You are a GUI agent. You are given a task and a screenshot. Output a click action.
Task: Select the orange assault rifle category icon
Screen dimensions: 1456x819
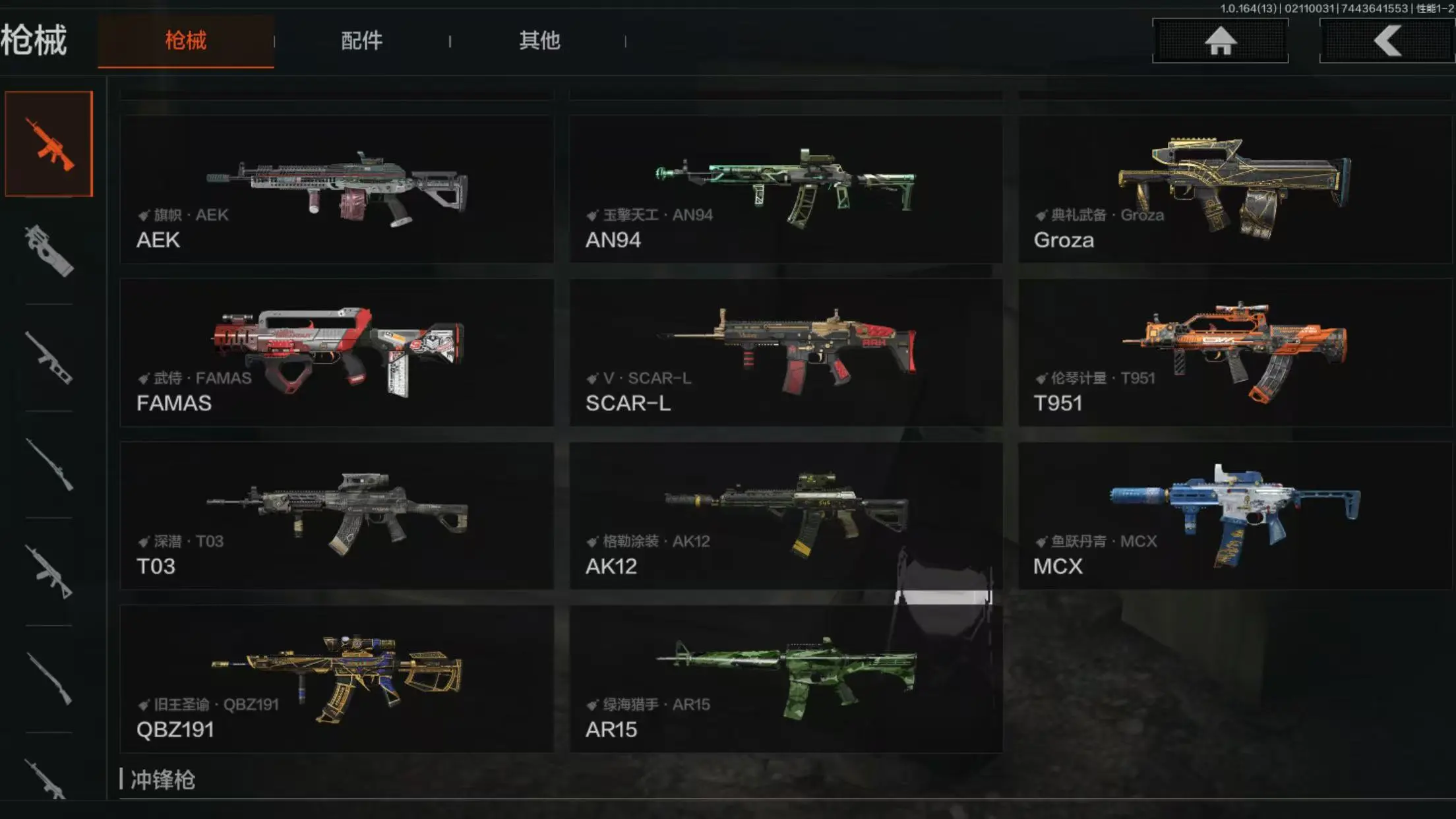[49, 144]
